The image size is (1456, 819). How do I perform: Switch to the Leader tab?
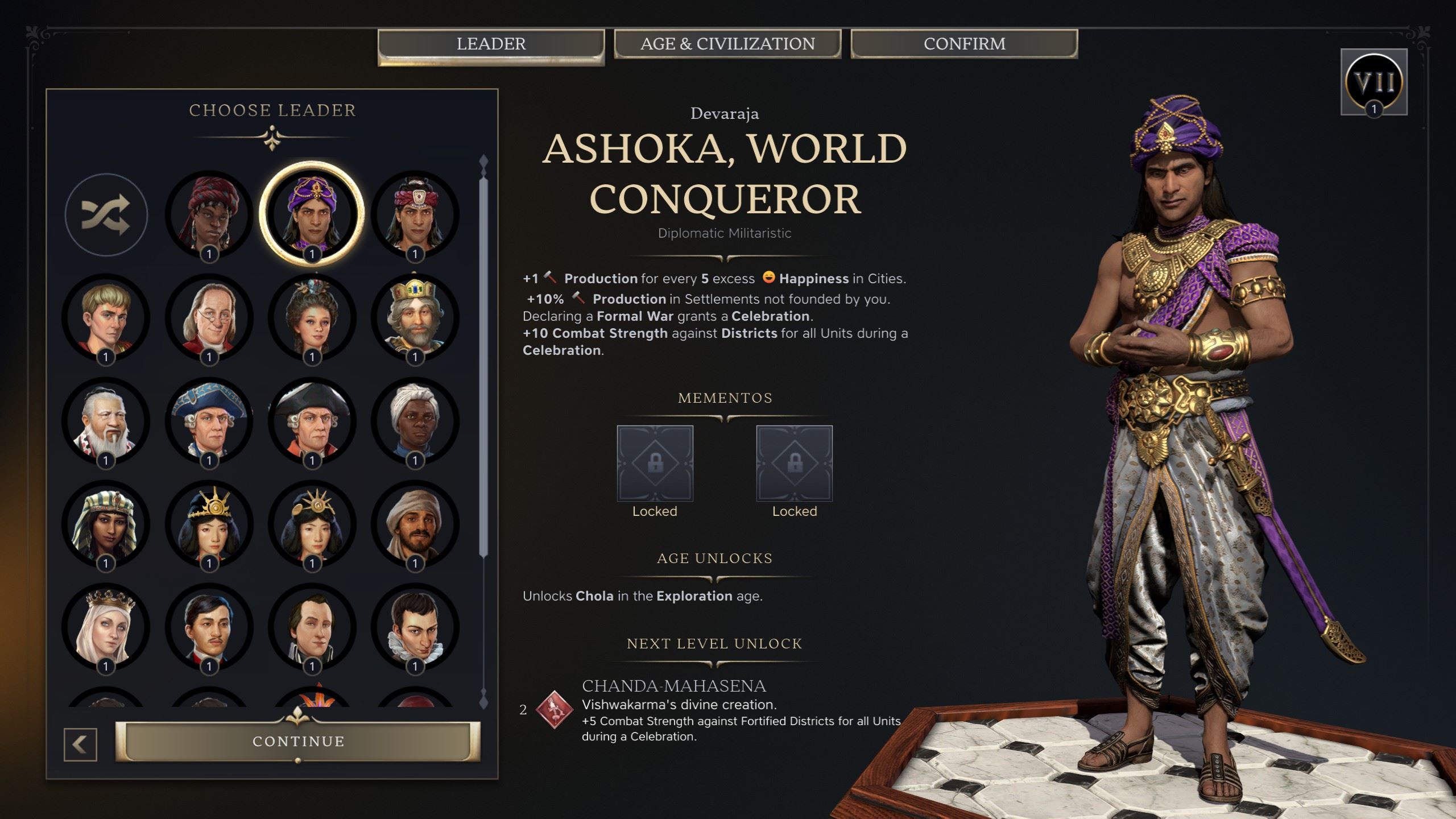coord(491,44)
